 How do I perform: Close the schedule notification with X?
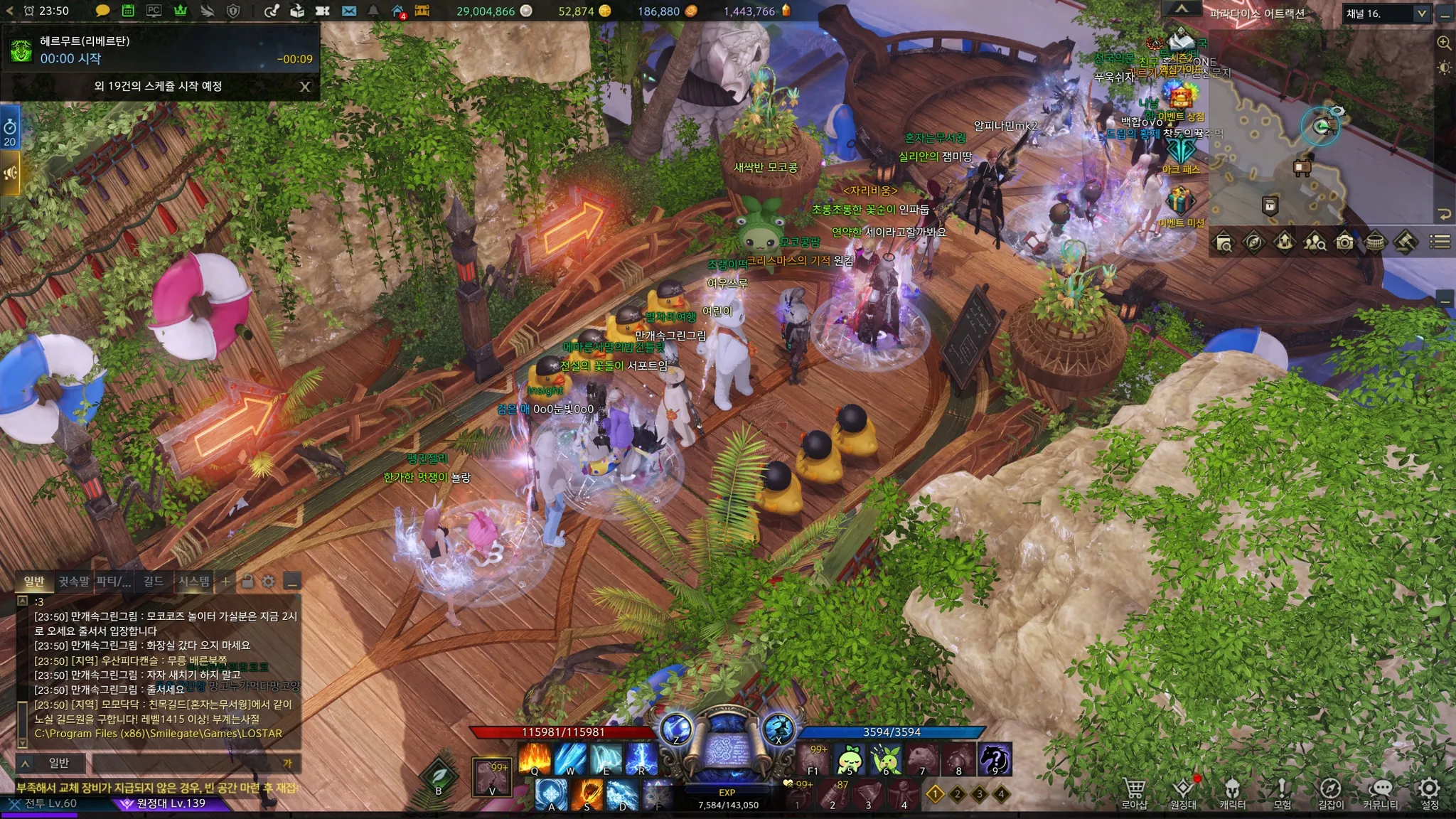305,87
